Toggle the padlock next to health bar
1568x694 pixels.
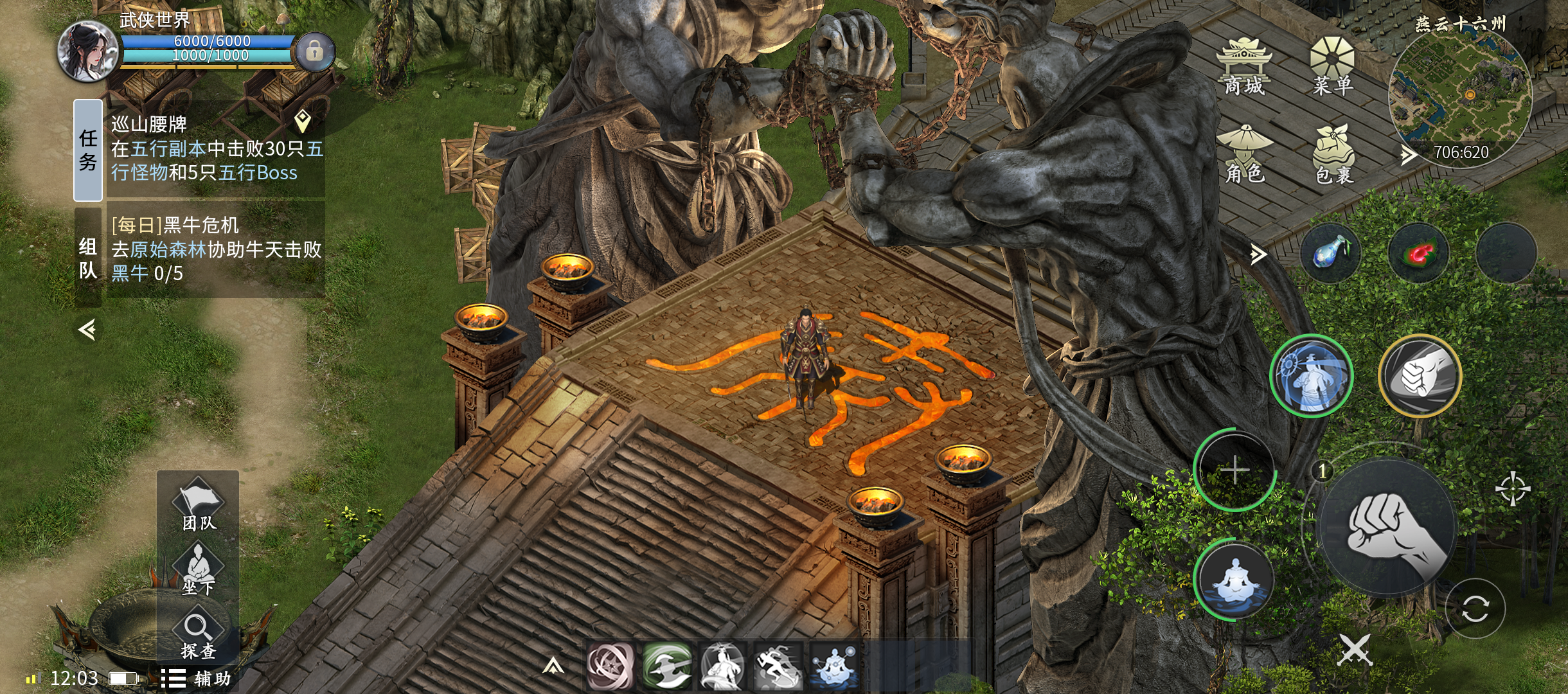click(x=314, y=51)
